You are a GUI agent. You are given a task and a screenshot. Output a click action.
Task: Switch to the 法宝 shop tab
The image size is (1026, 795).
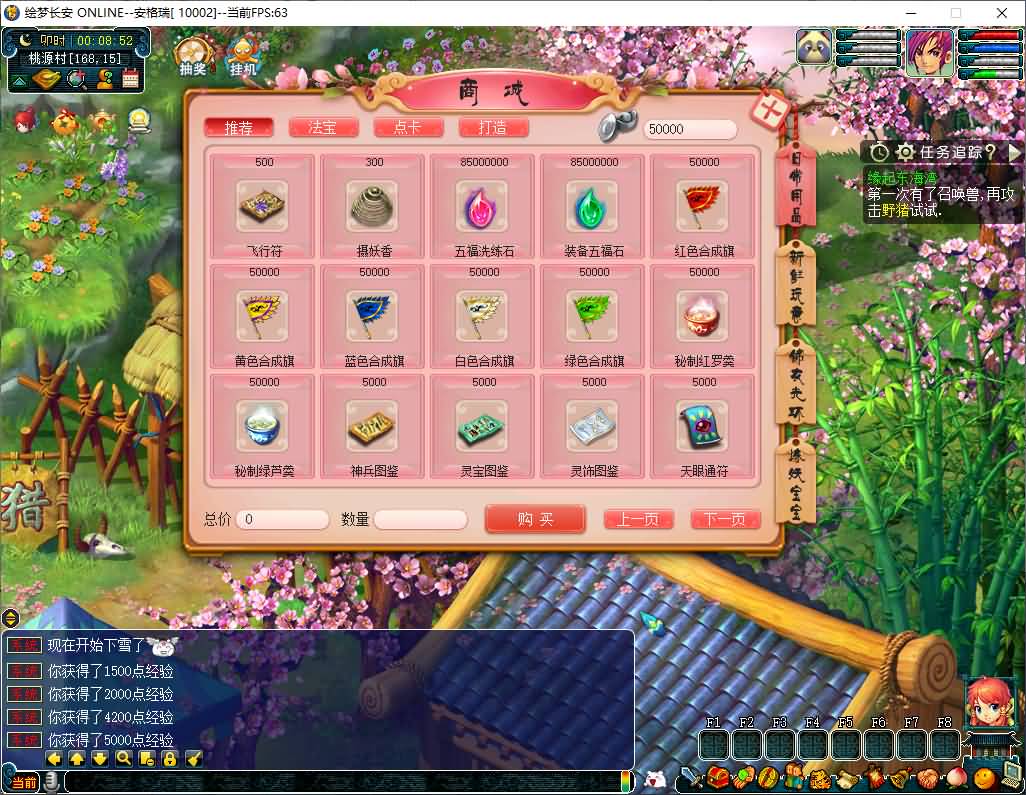click(x=323, y=128)
